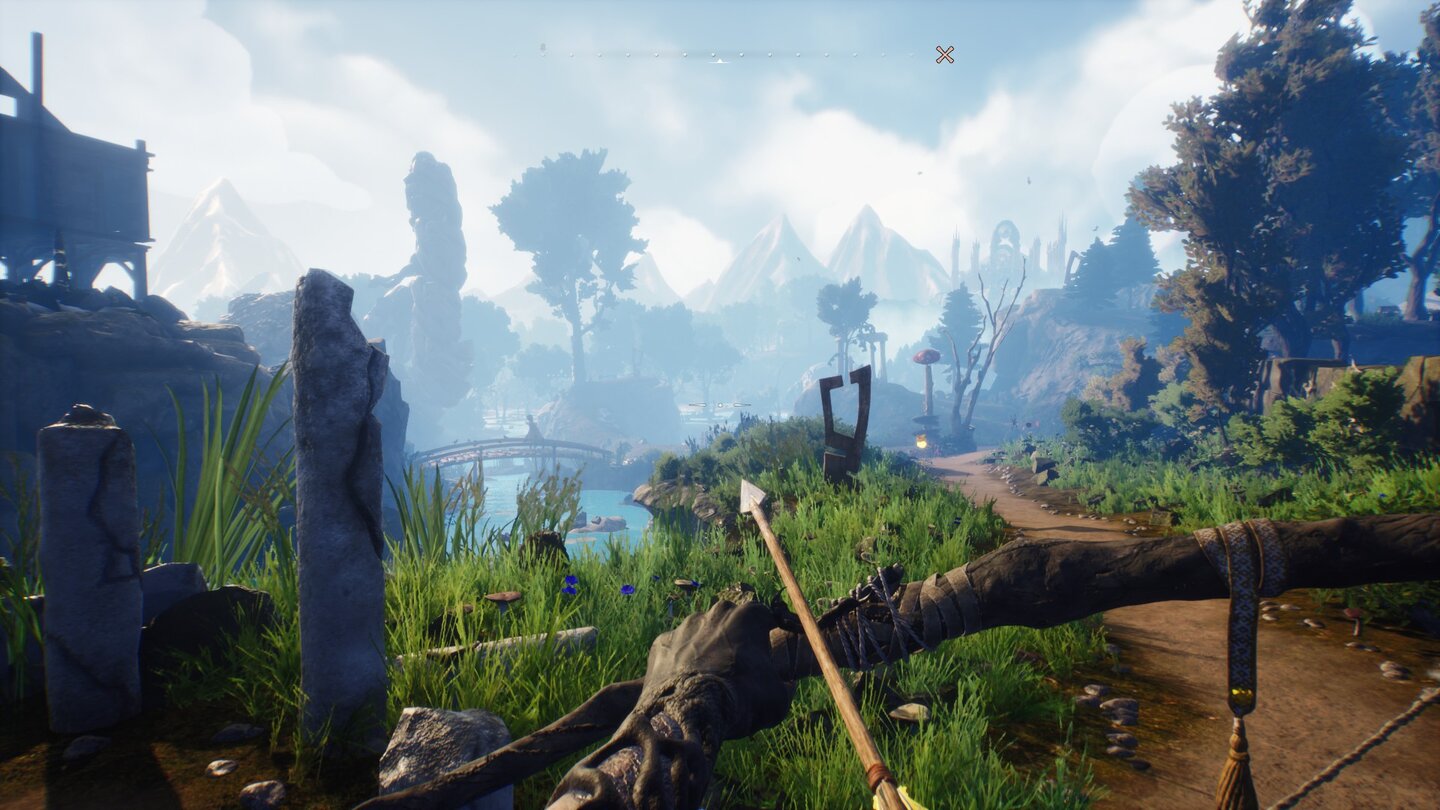Click the compass tick nearest the red X

910,55
